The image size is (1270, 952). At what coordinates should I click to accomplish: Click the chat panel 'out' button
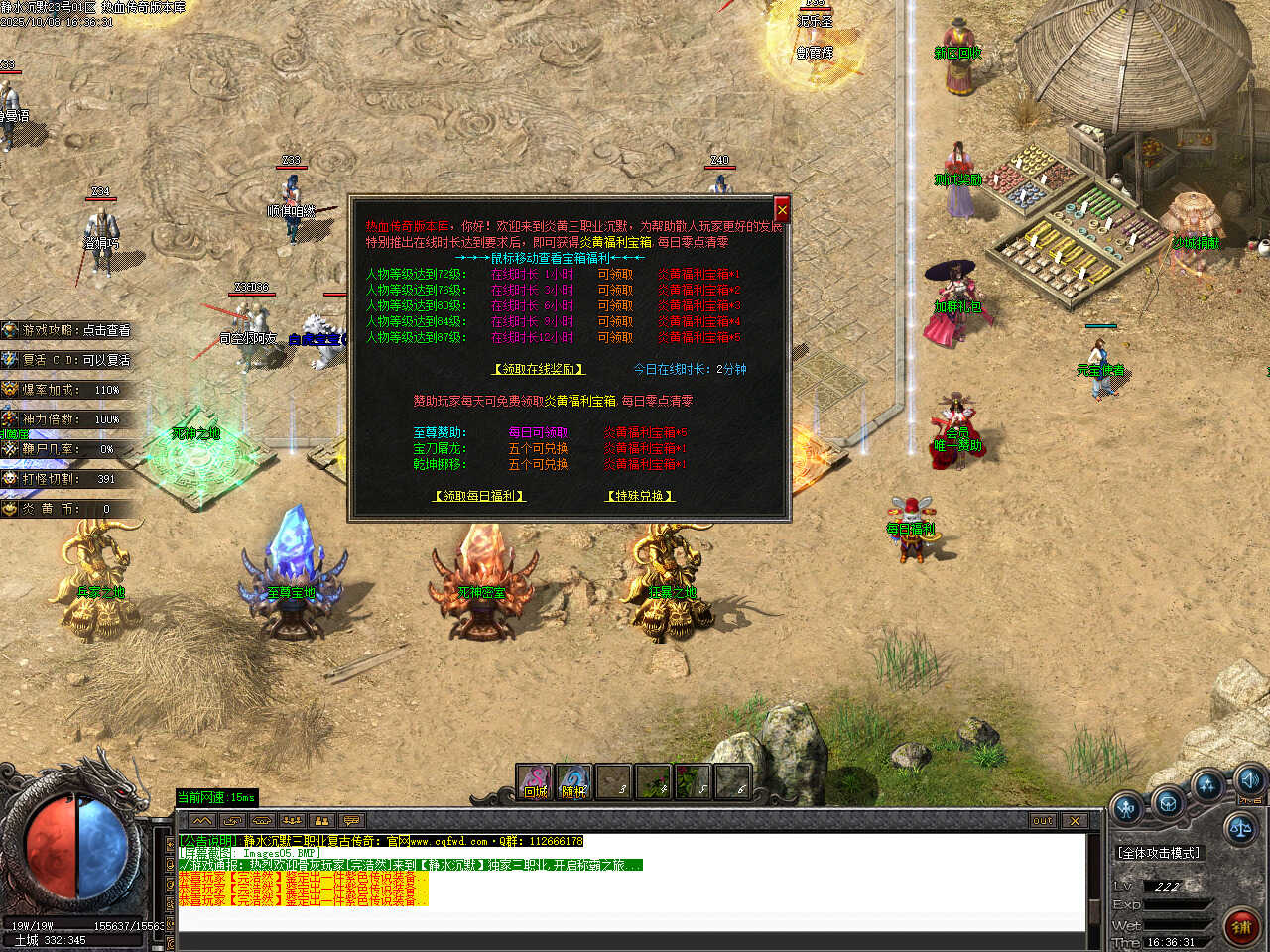[1042, 820]
